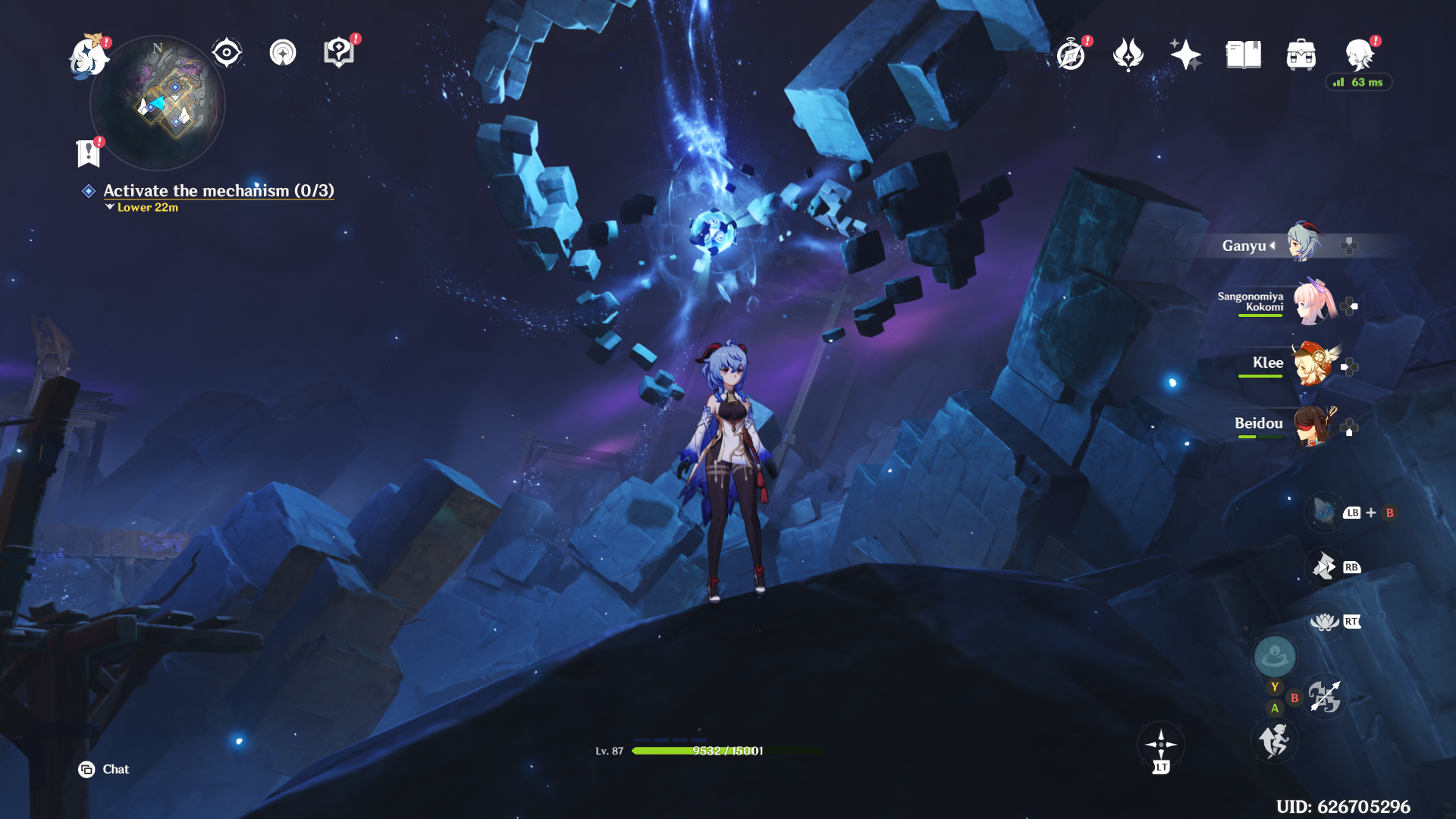Open the quest bookmark icon

click(89, 153)
